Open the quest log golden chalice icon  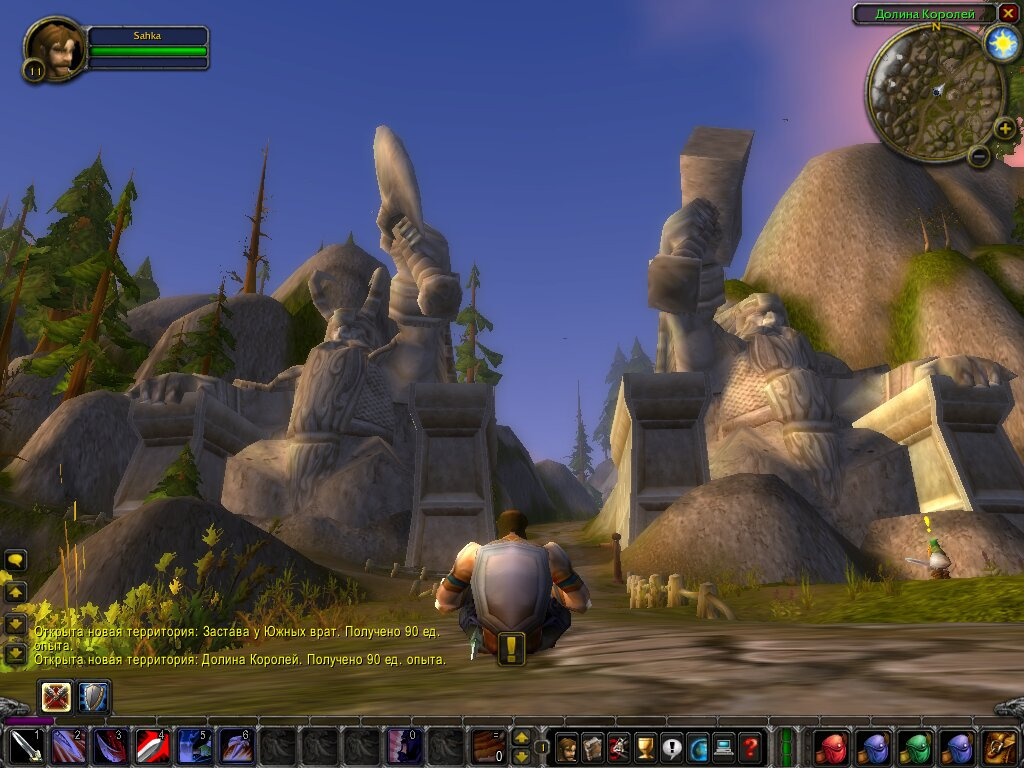[645, 747]
